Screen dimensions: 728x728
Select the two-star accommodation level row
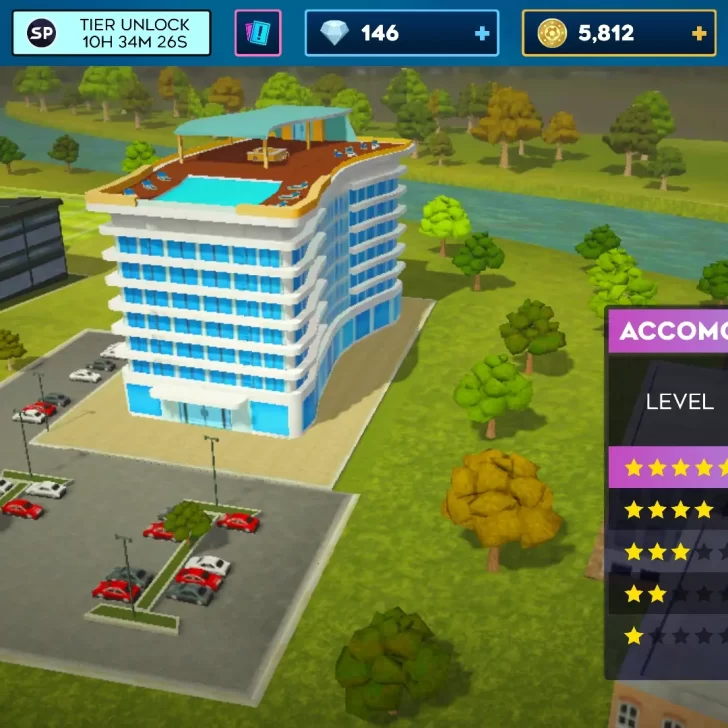coord(669,594)
